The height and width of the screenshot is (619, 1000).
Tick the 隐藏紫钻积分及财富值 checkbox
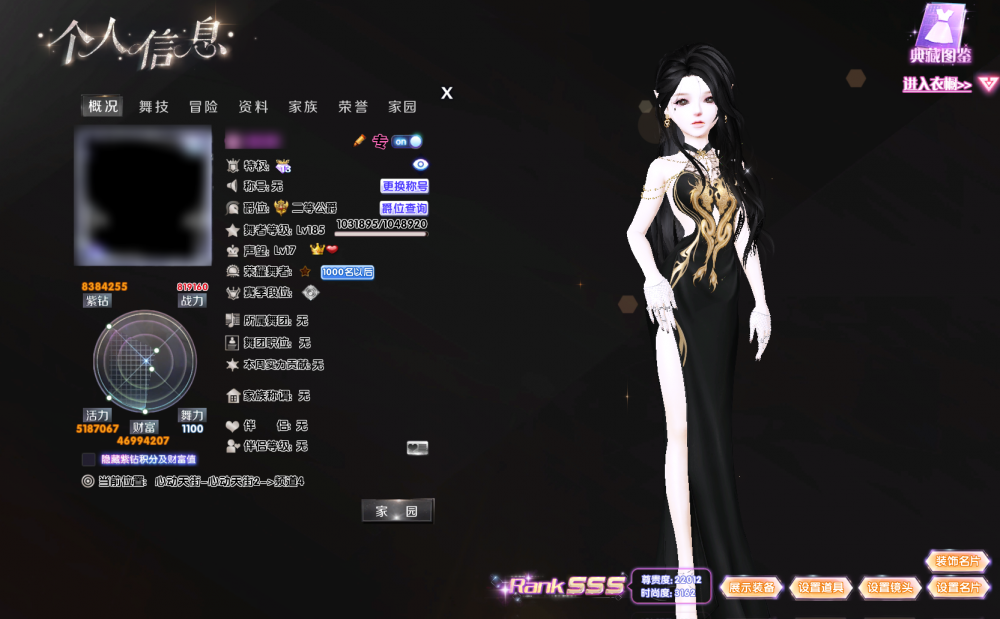tap(89, 459)
